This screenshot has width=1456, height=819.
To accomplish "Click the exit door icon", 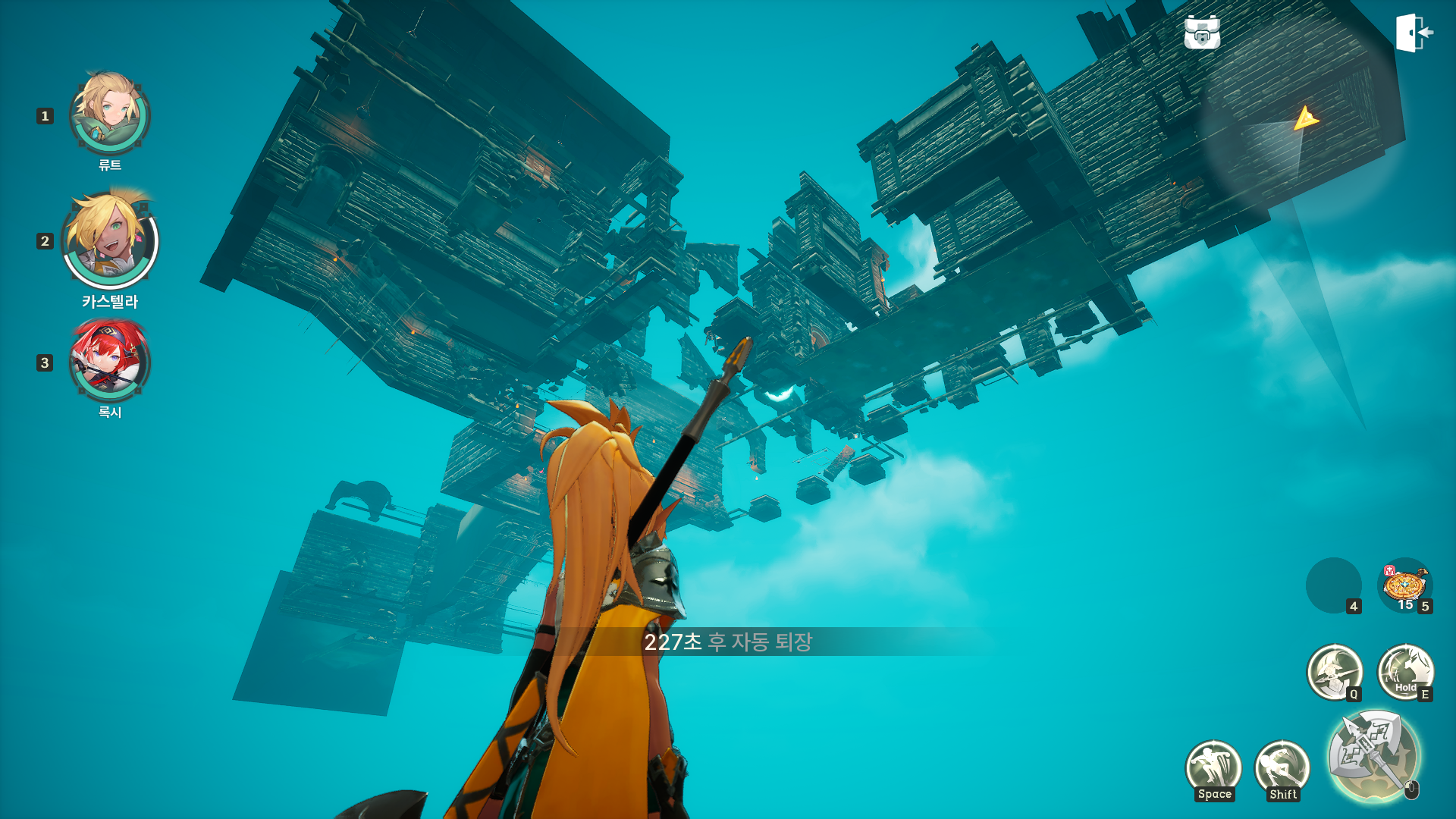I will tap(1414, 33).
